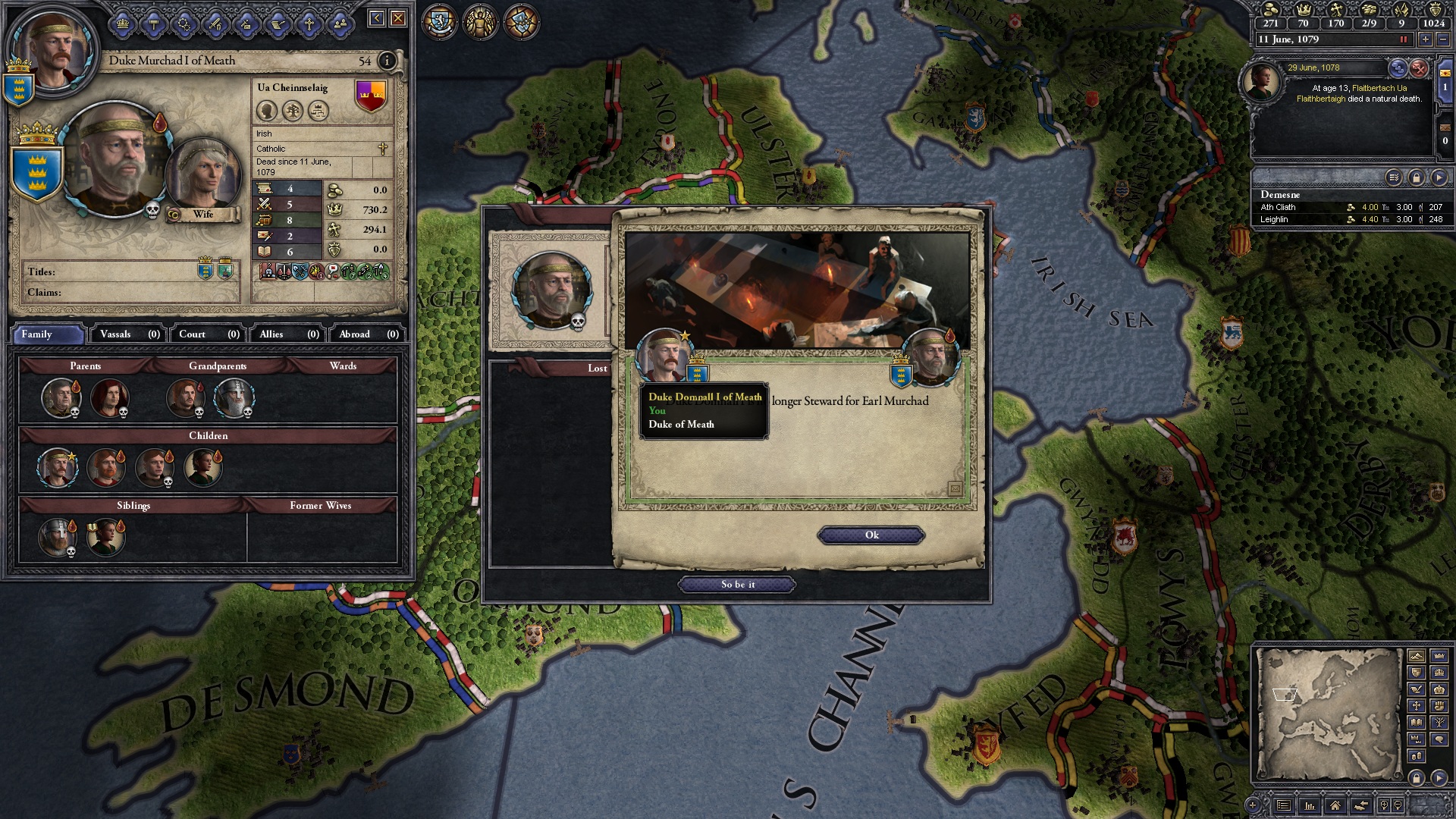Open the Family tab
This screenshot has height=819, width=1456.
(47, 334)
